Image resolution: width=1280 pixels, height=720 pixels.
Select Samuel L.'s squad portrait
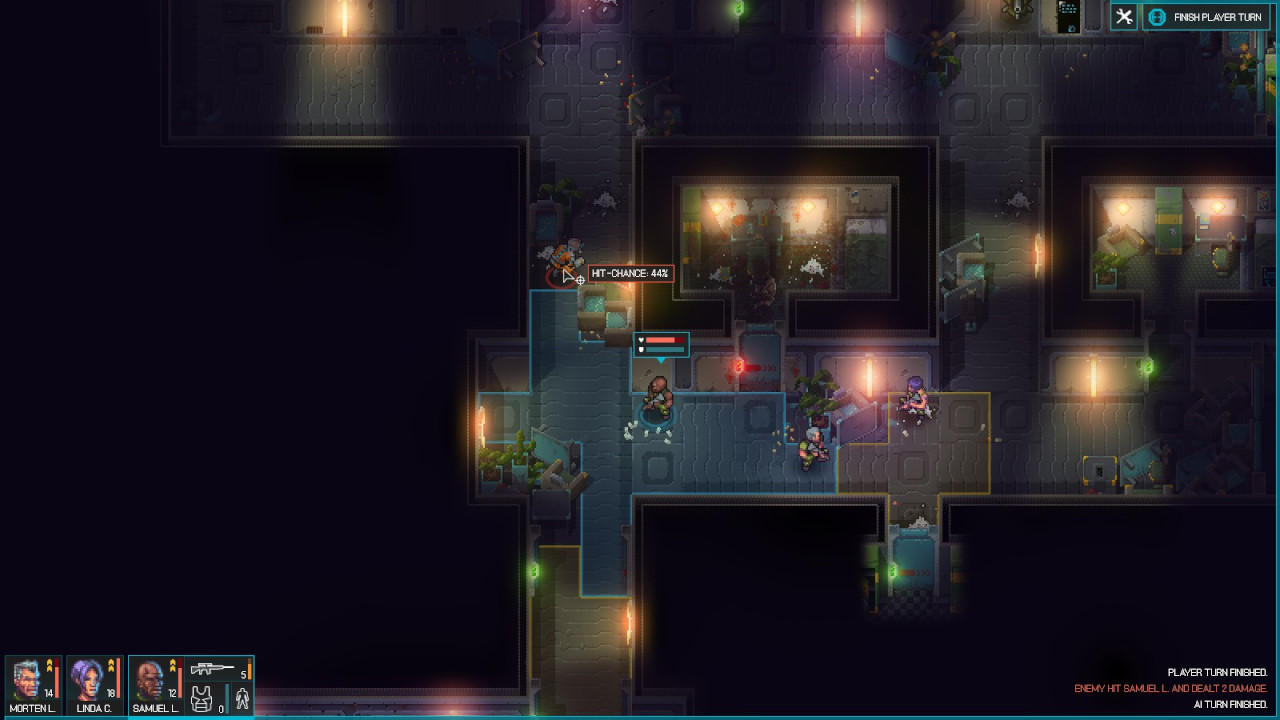coord(155,685)
